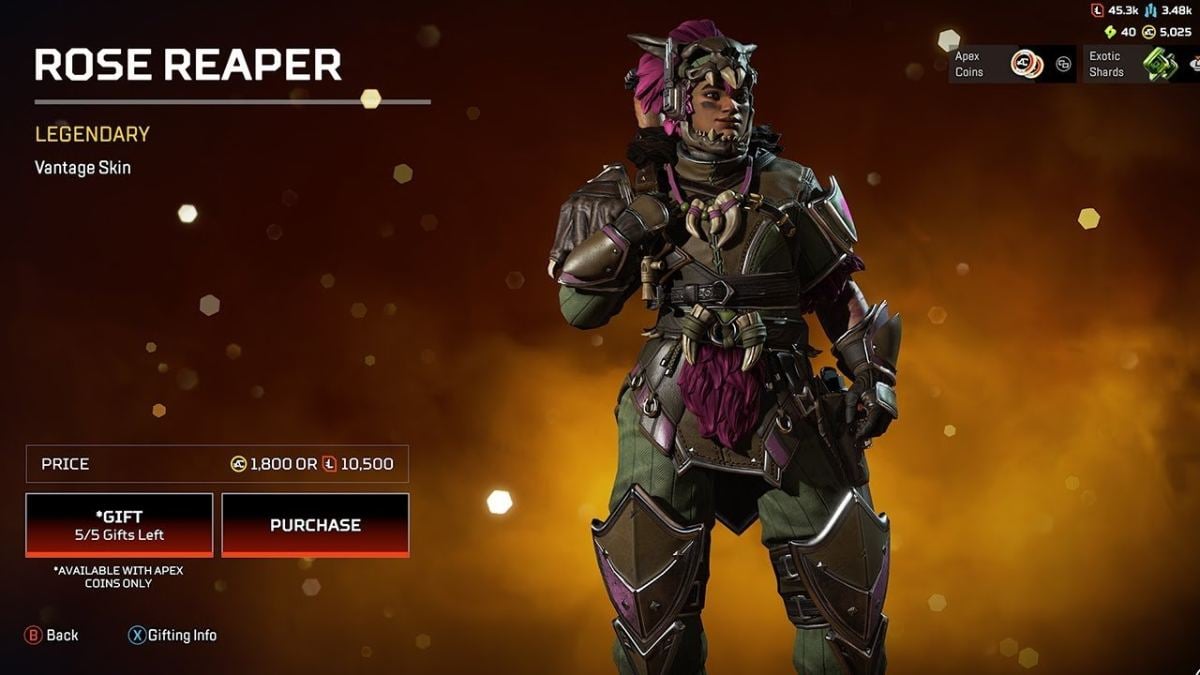The width and height of the screenshot is (1200, 675).
Task: Open the Apex Coins currency panel
Action: (1012, 65)
